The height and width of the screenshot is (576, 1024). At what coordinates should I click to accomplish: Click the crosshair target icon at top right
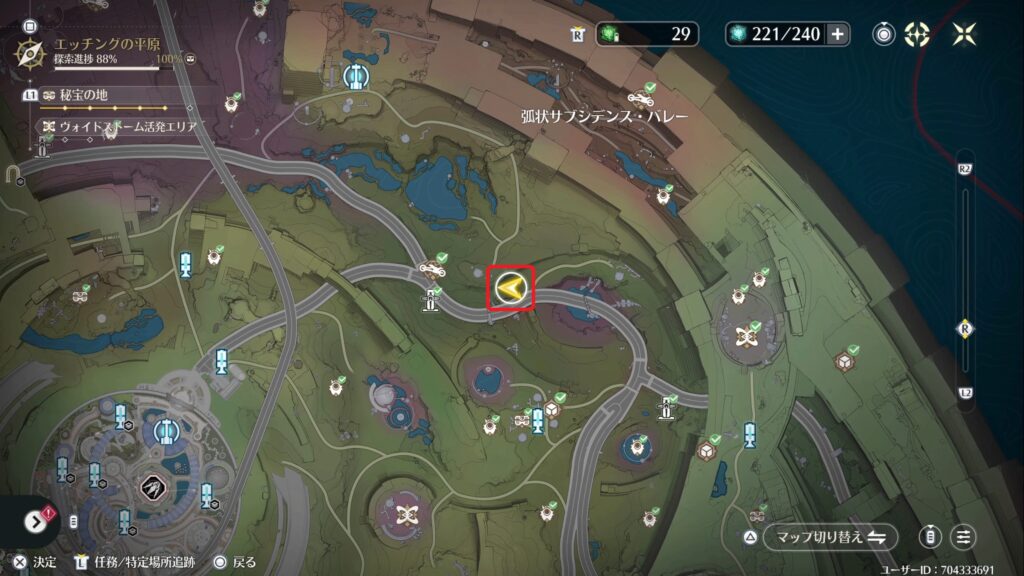tap(917, 34)
